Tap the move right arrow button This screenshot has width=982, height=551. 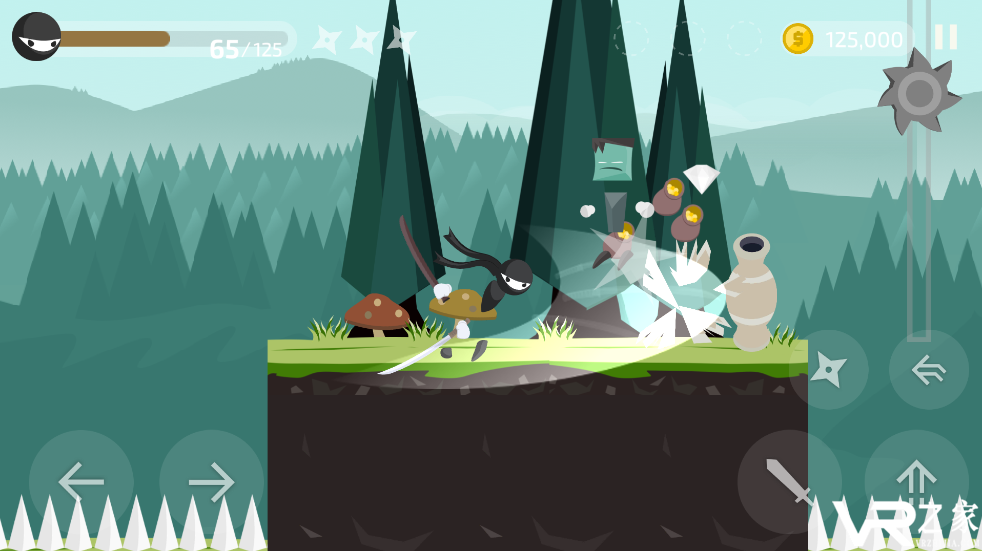coord(211,482)
